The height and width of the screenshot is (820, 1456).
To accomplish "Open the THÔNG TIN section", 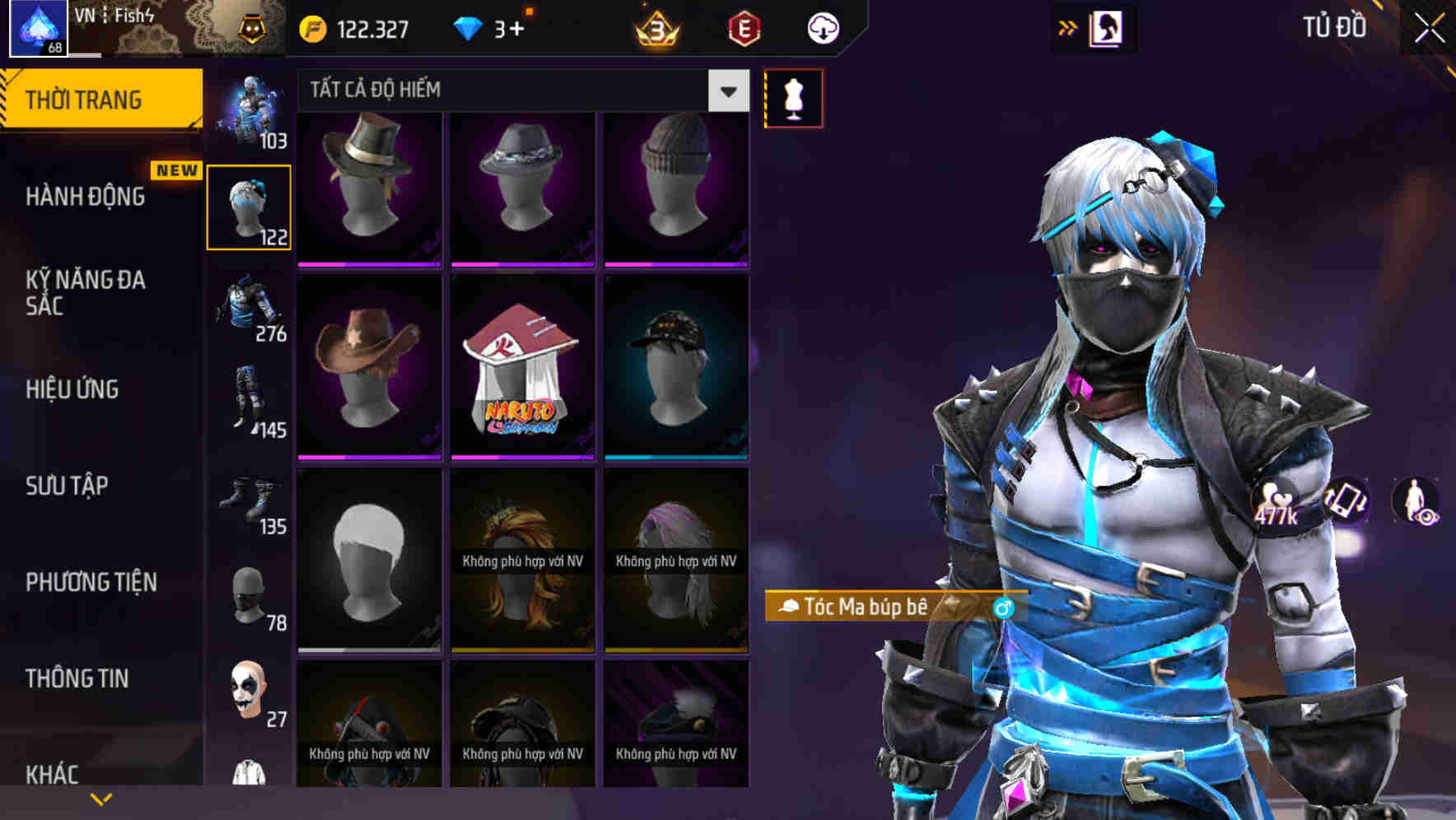I will 77,678.
